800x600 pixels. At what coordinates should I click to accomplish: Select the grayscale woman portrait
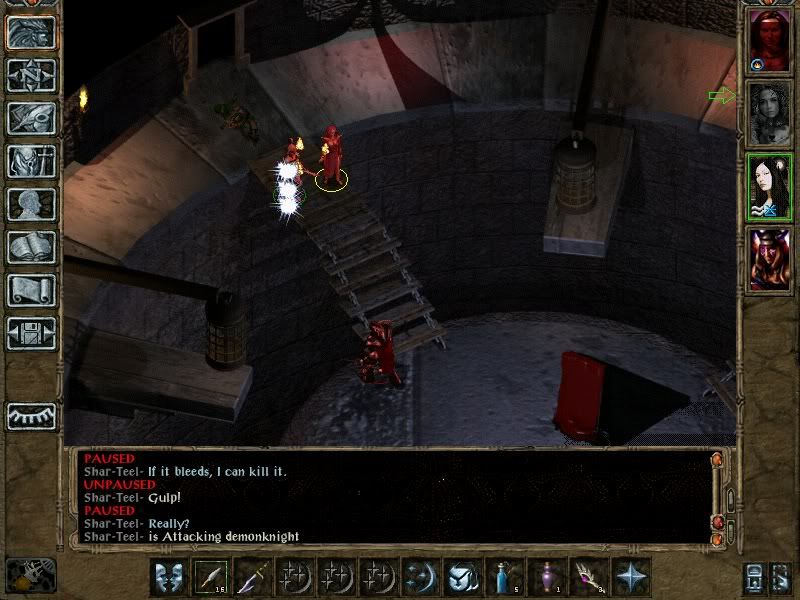point(769,113)
